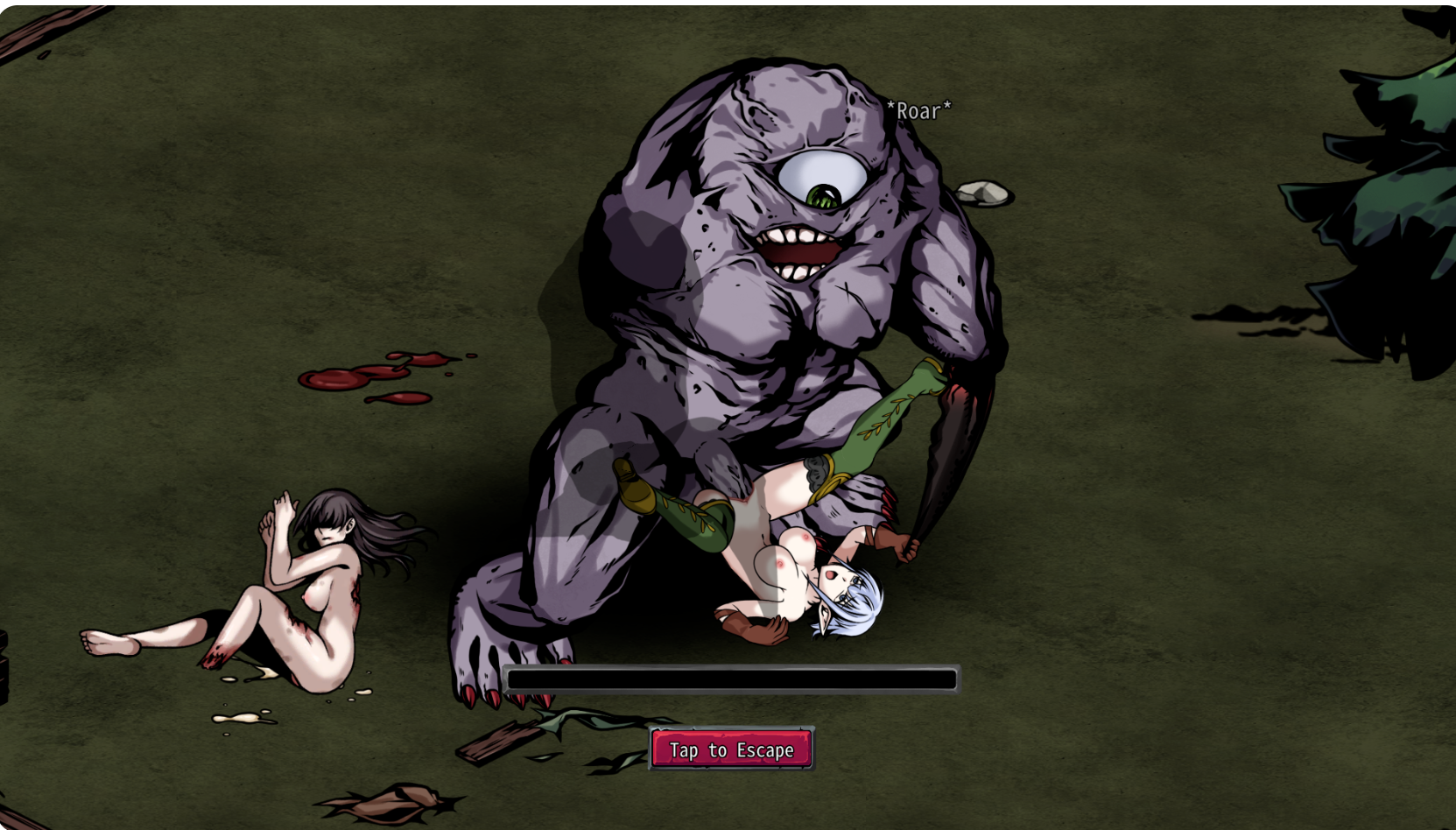Tap the escape button repeatedly prompt
This screenshot has width=1456, height=830.
click(732, 749)
